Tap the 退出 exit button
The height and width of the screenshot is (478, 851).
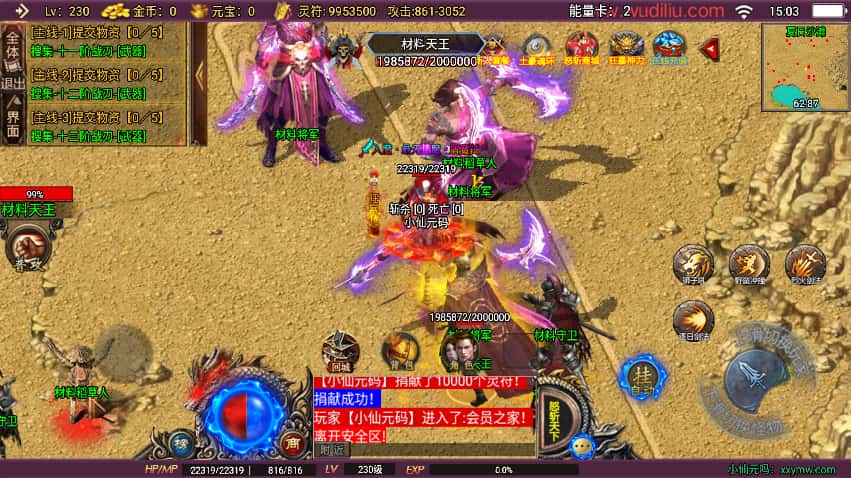13,82
